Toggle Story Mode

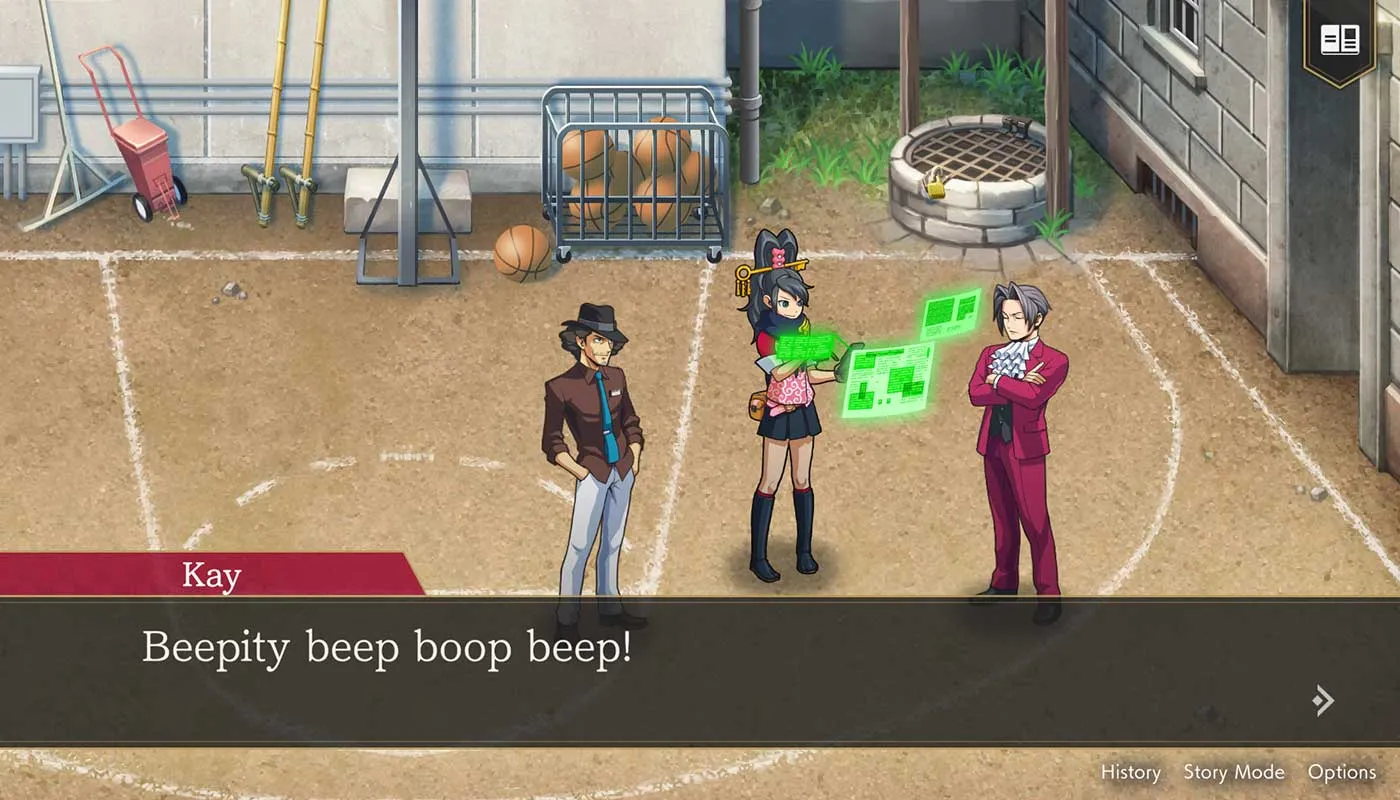[1233, 772]
